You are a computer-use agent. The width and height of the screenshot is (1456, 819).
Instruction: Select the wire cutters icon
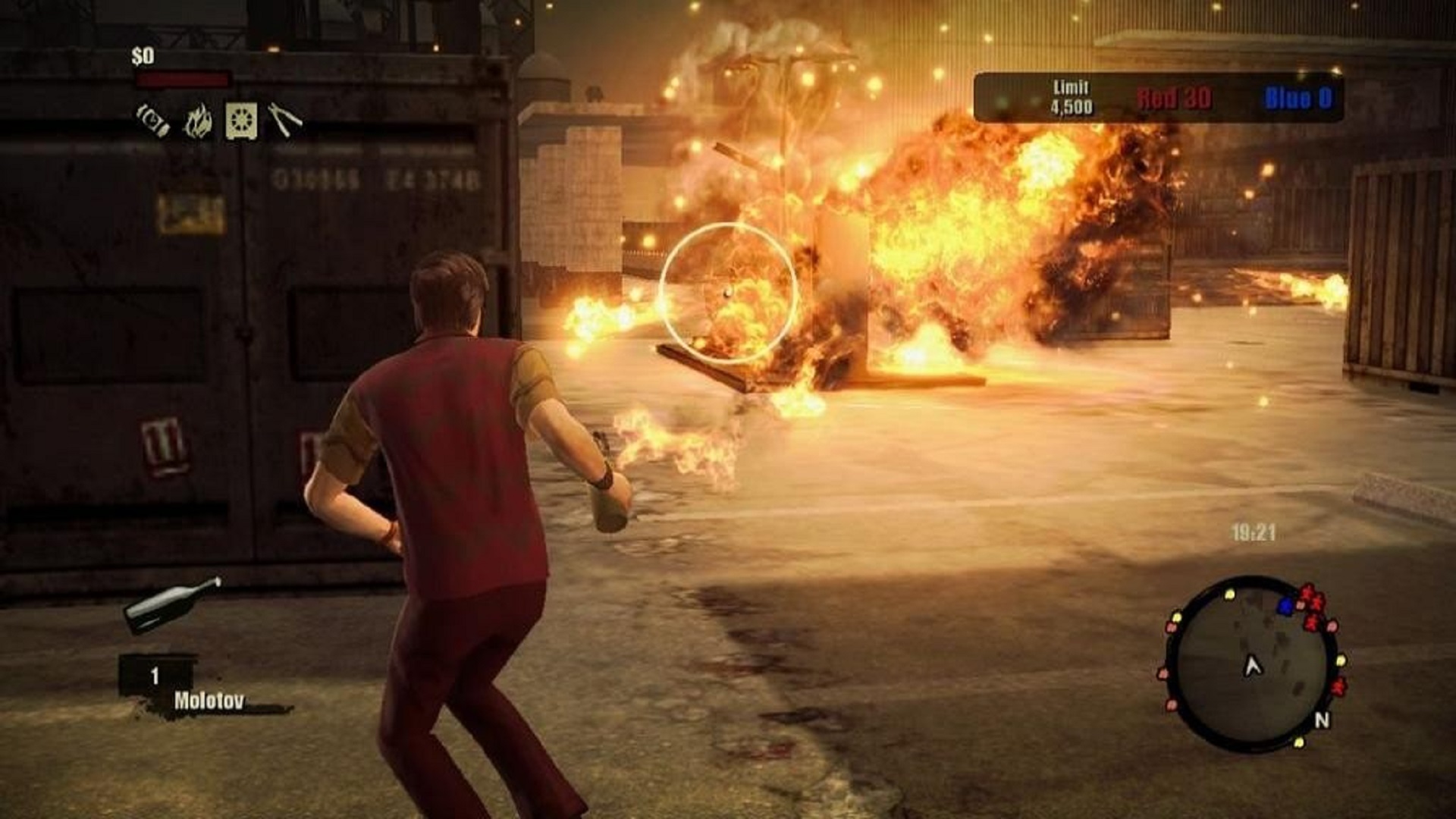point(284,120)
